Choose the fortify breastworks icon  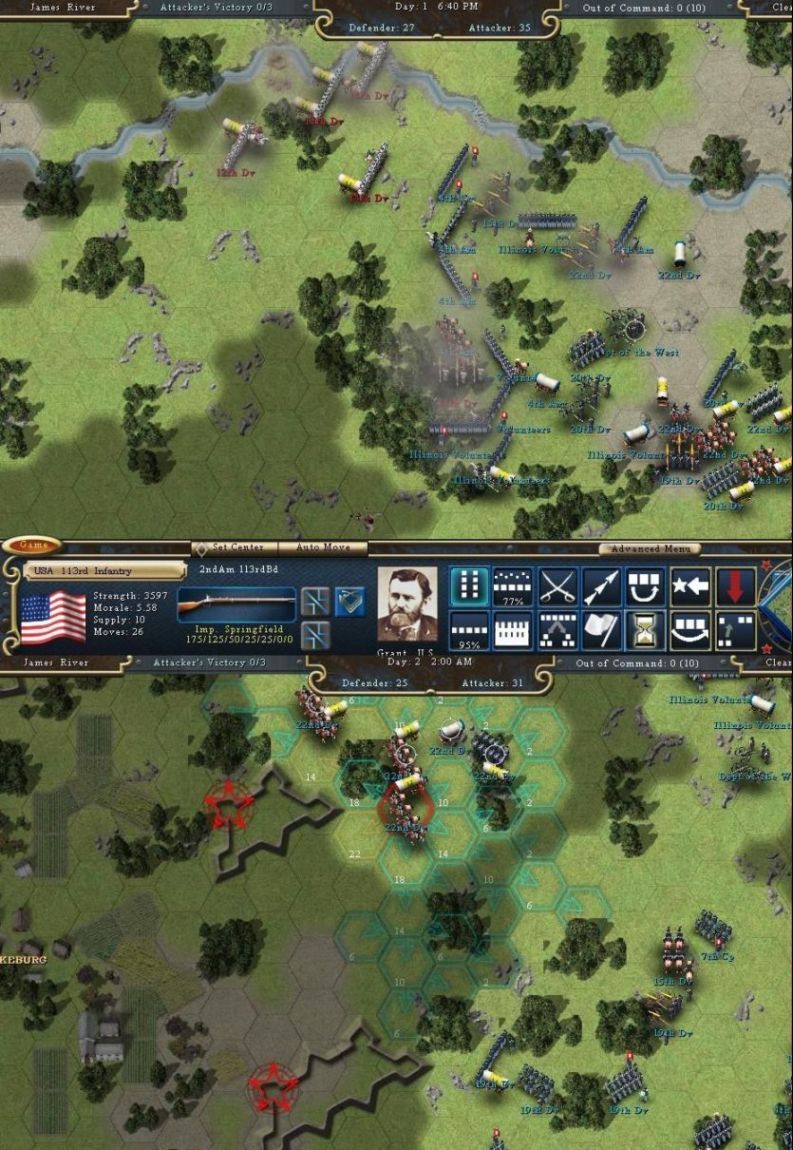512,631
